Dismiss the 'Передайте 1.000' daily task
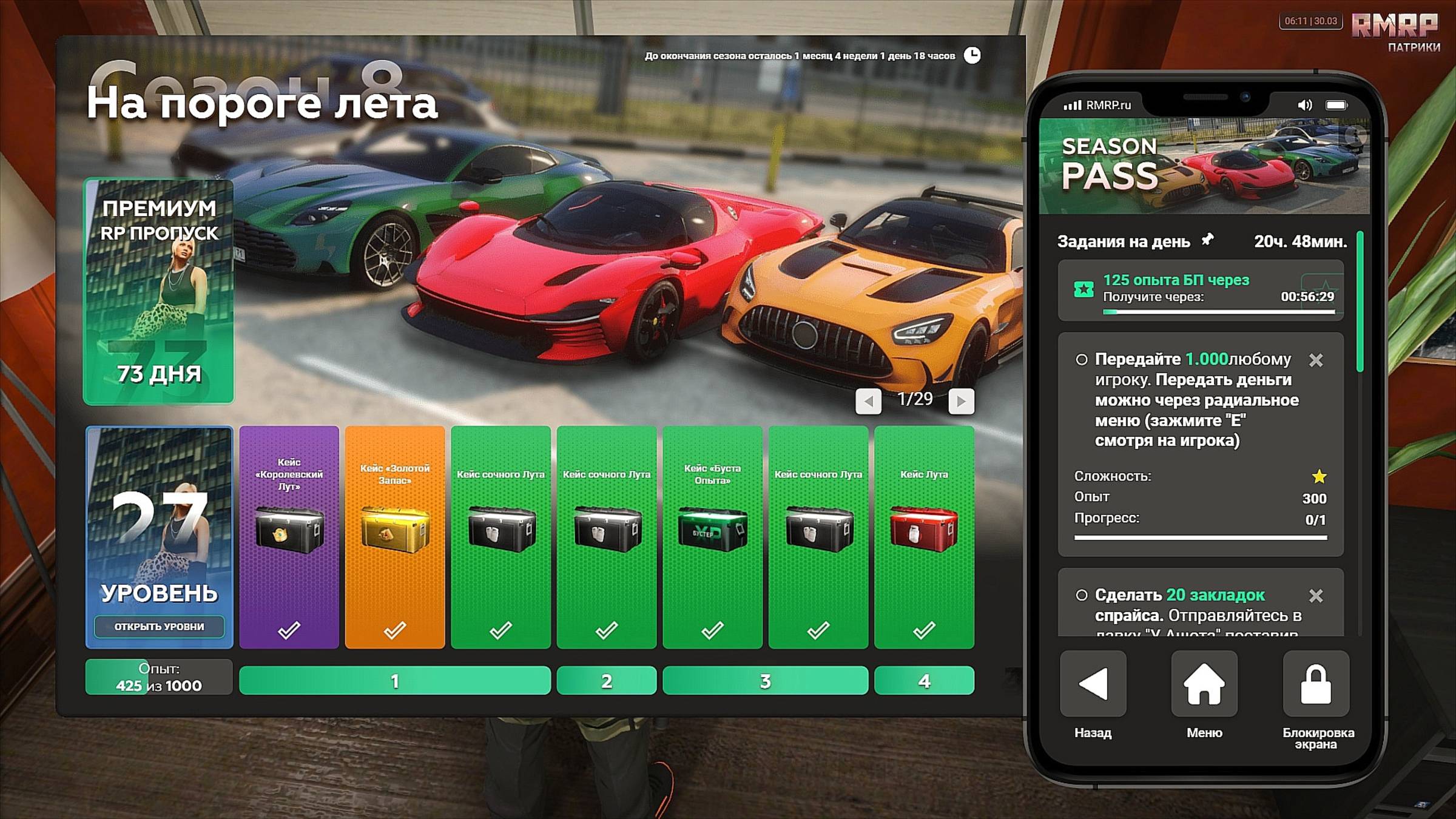 coord(1315,360)
